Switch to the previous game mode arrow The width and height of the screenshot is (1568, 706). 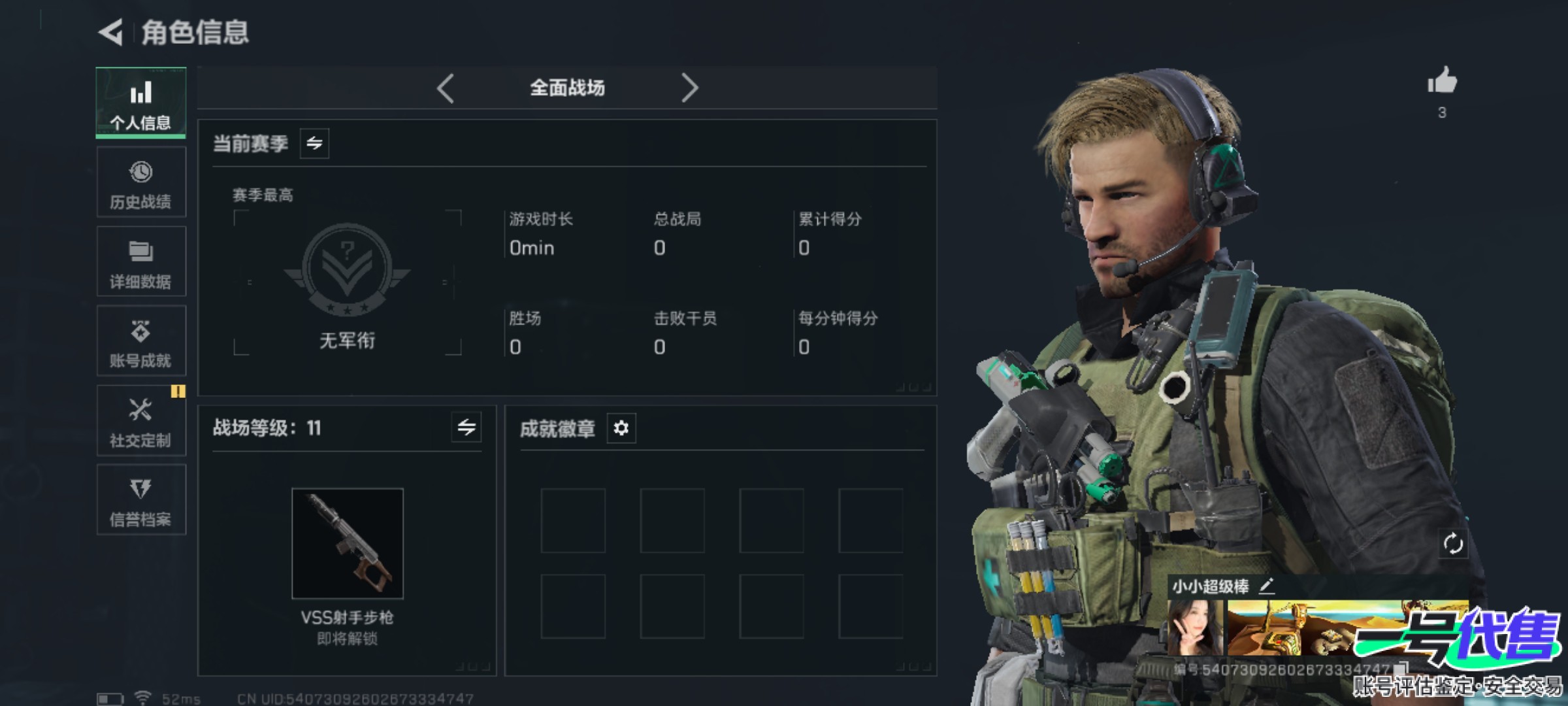[446, 88]
